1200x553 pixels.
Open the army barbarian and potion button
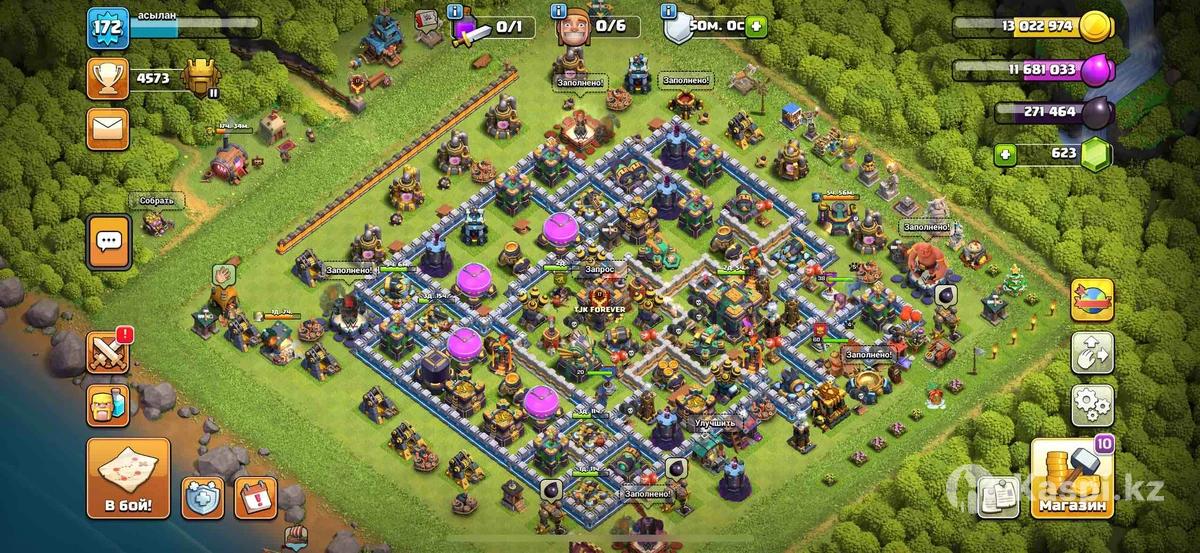(x=107, y=406)
